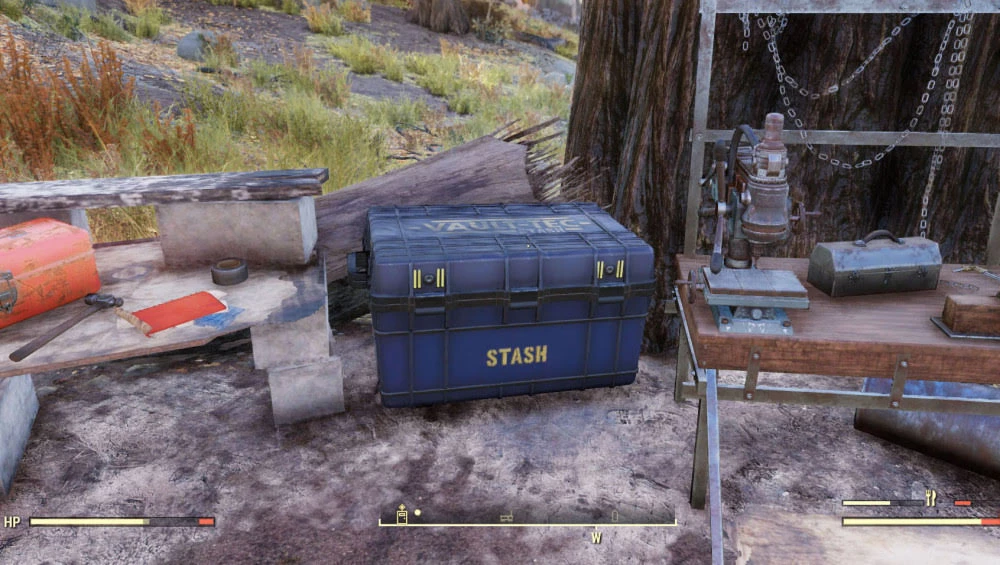
Task: Click the fork and knife hunger icon
Action: tap(931, 498)
